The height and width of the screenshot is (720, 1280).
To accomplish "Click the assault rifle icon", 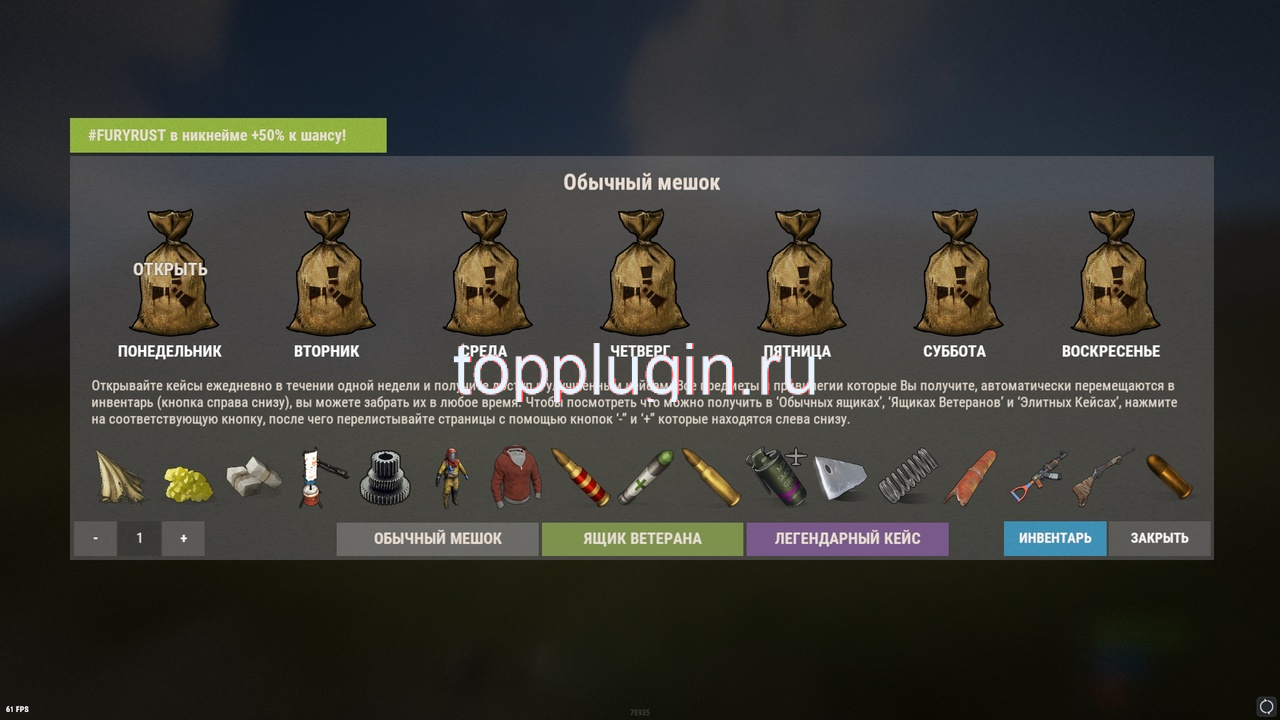I will pos(1038,478).
